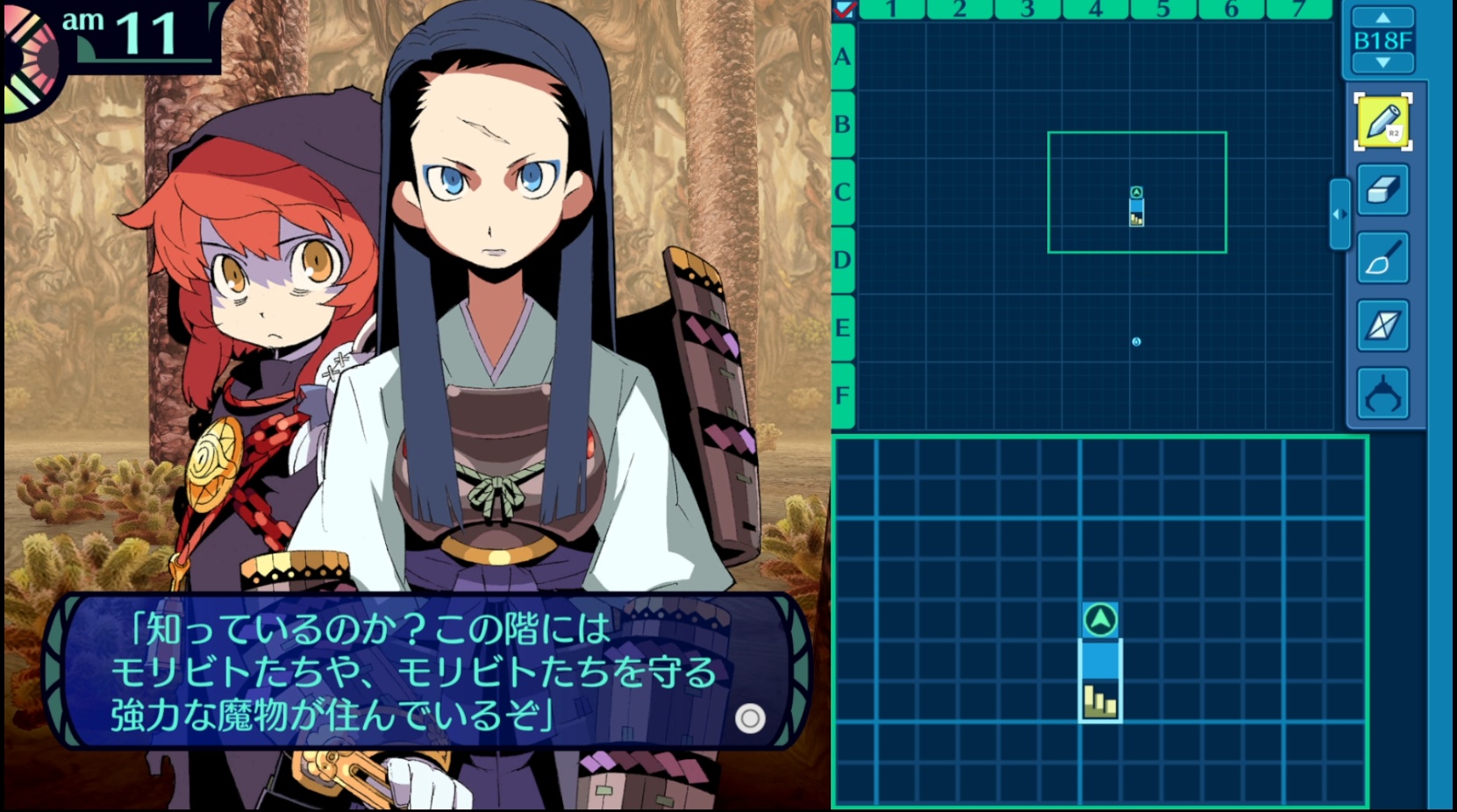
Task: Select row F header on the map
Action: point(843,395)
